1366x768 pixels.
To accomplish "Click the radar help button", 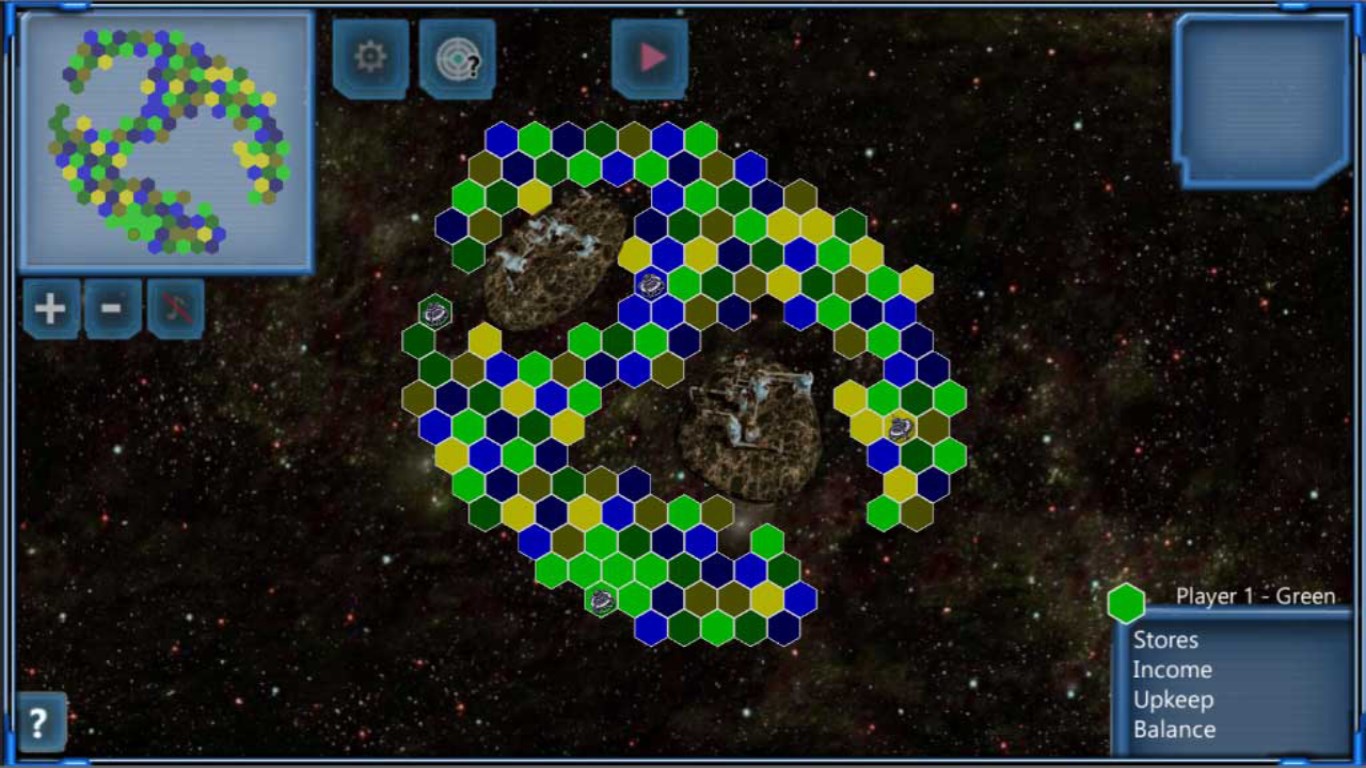I will pos(457,59).
